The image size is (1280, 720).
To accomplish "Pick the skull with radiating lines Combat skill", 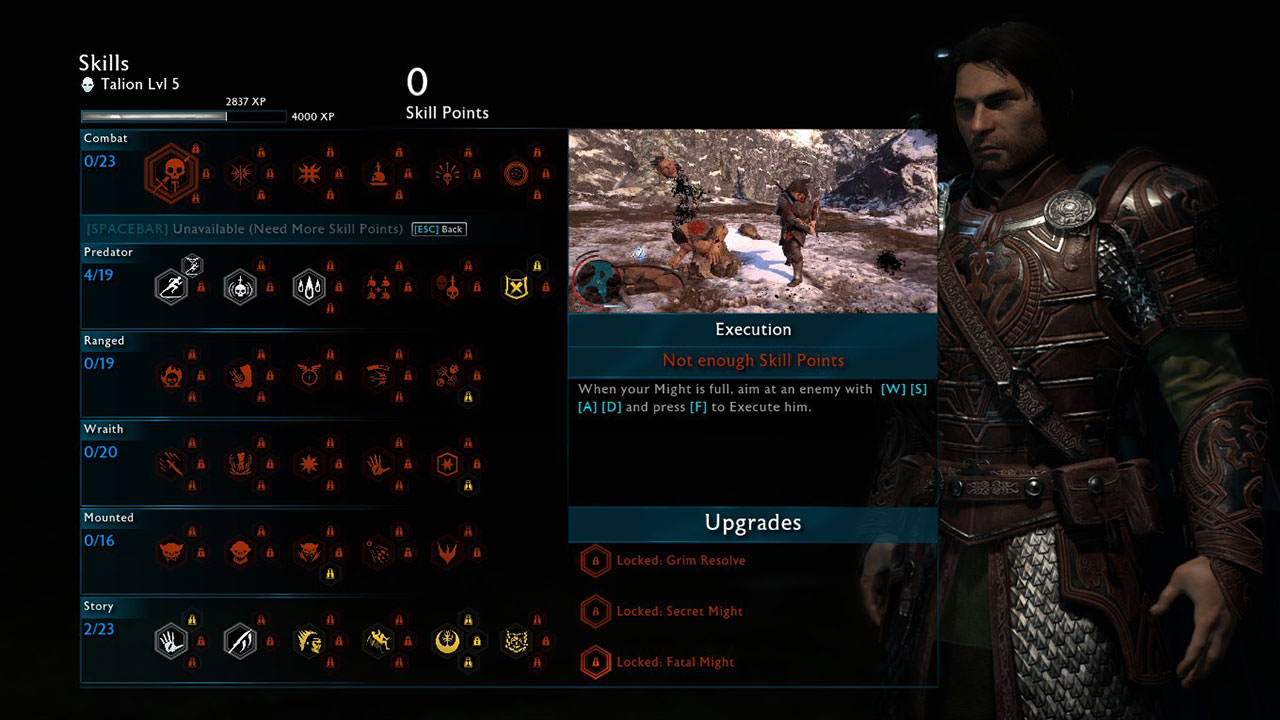I will [x=446, y=173].
